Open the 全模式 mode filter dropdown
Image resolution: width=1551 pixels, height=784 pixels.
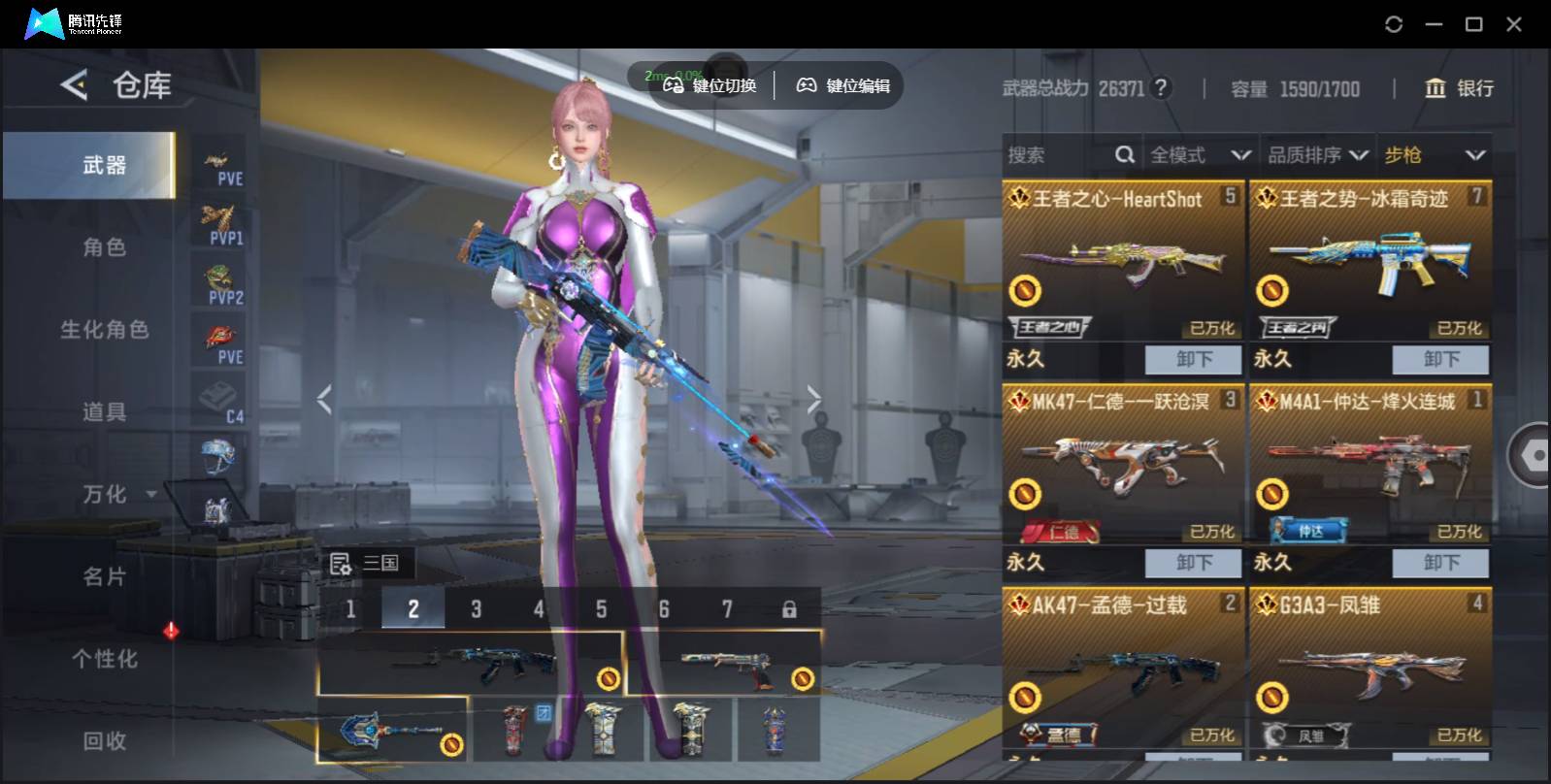1200,155
